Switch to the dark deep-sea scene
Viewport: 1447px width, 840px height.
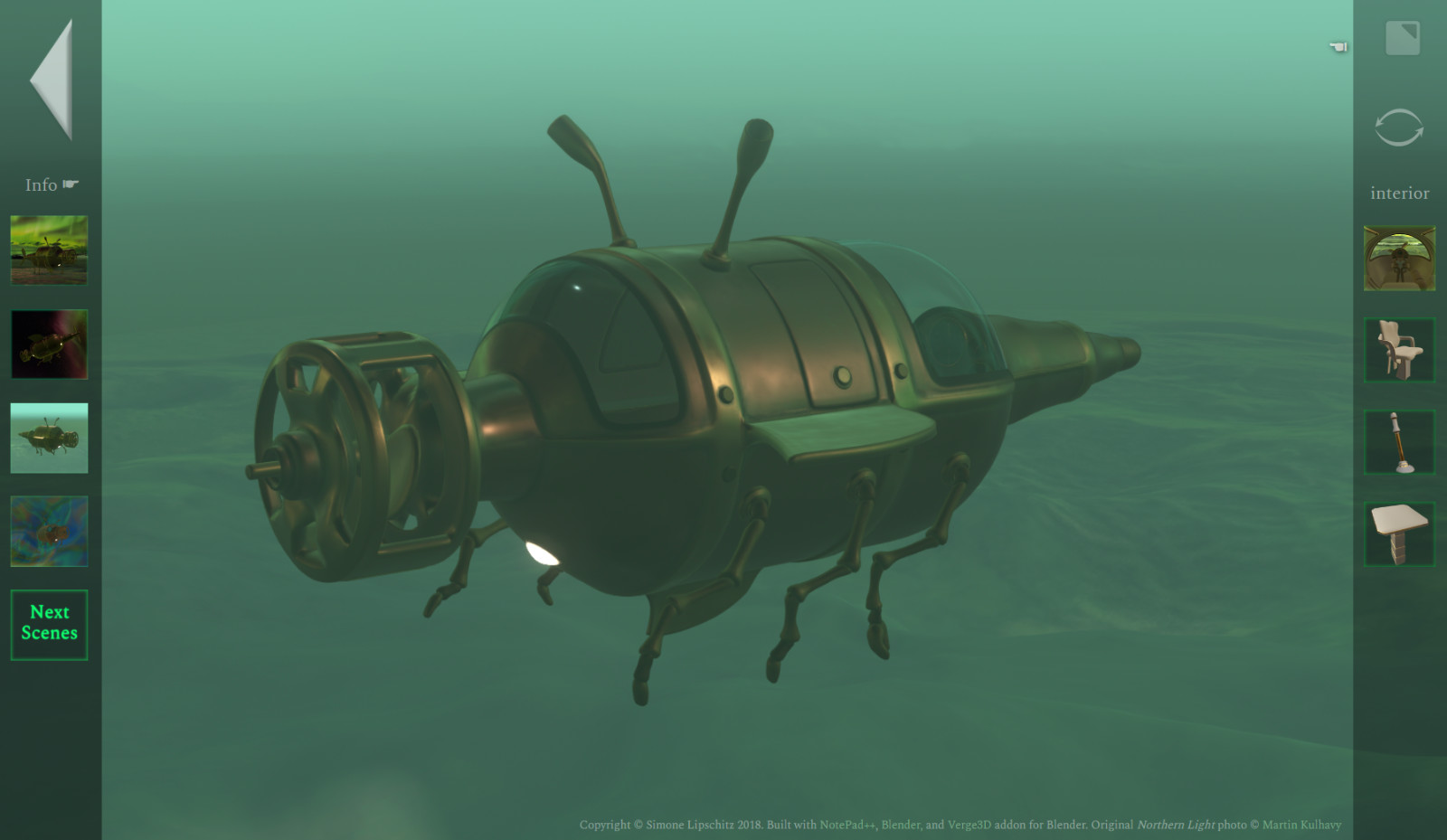point(49,345)
